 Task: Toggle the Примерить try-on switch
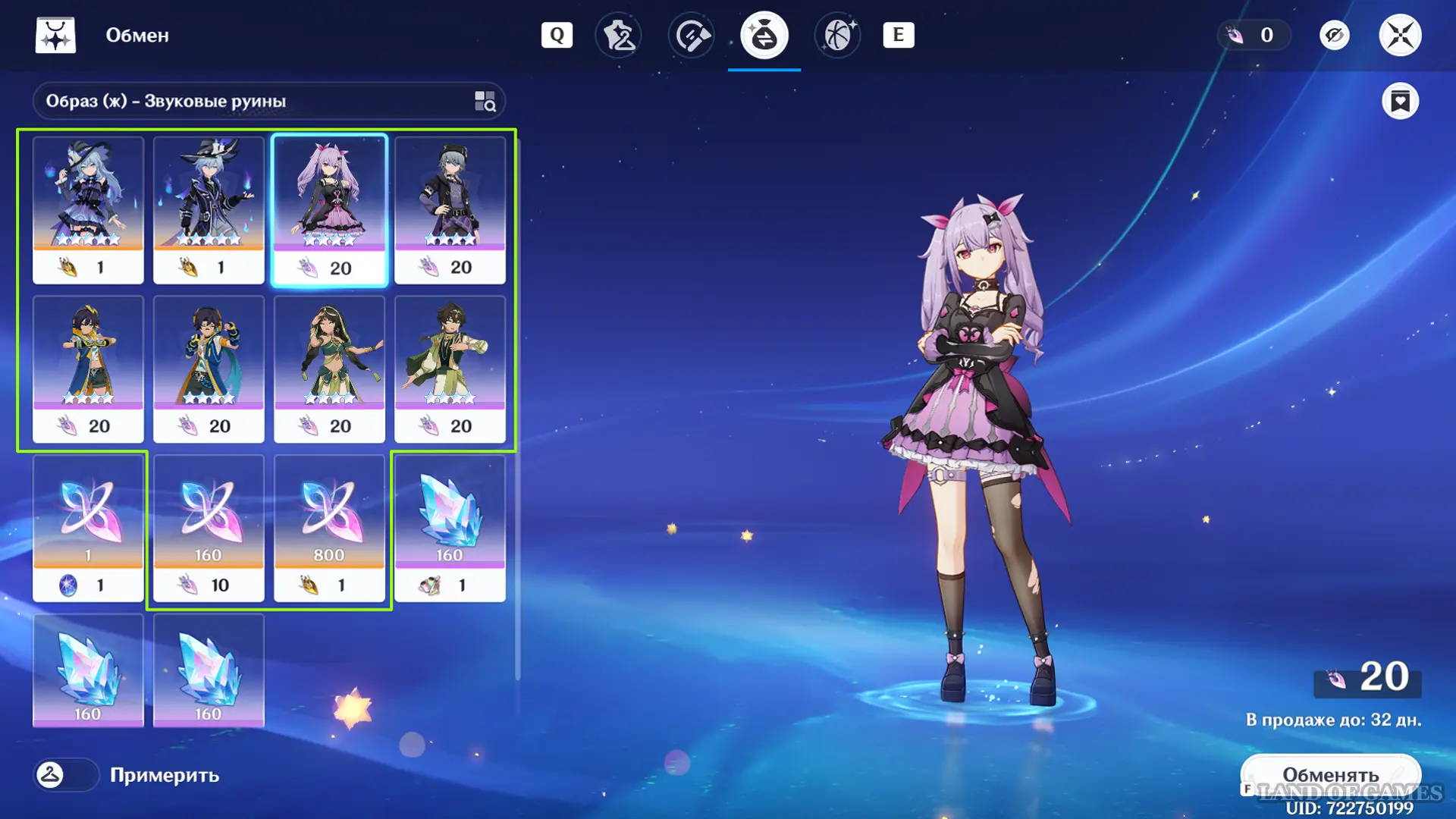pyautogui.click(x=66, y=775)
